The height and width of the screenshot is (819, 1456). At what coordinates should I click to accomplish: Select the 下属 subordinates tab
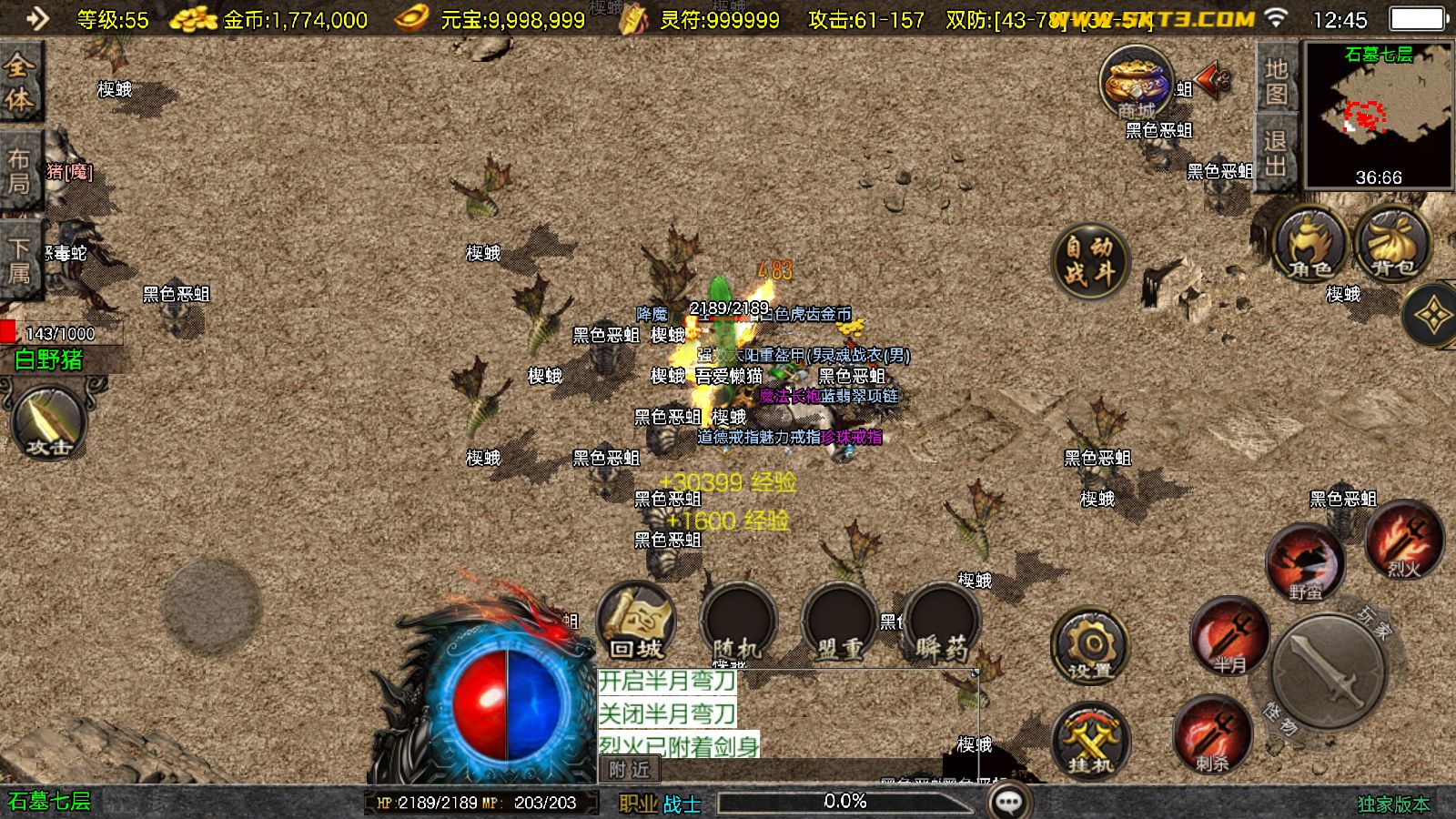point(19,259)
